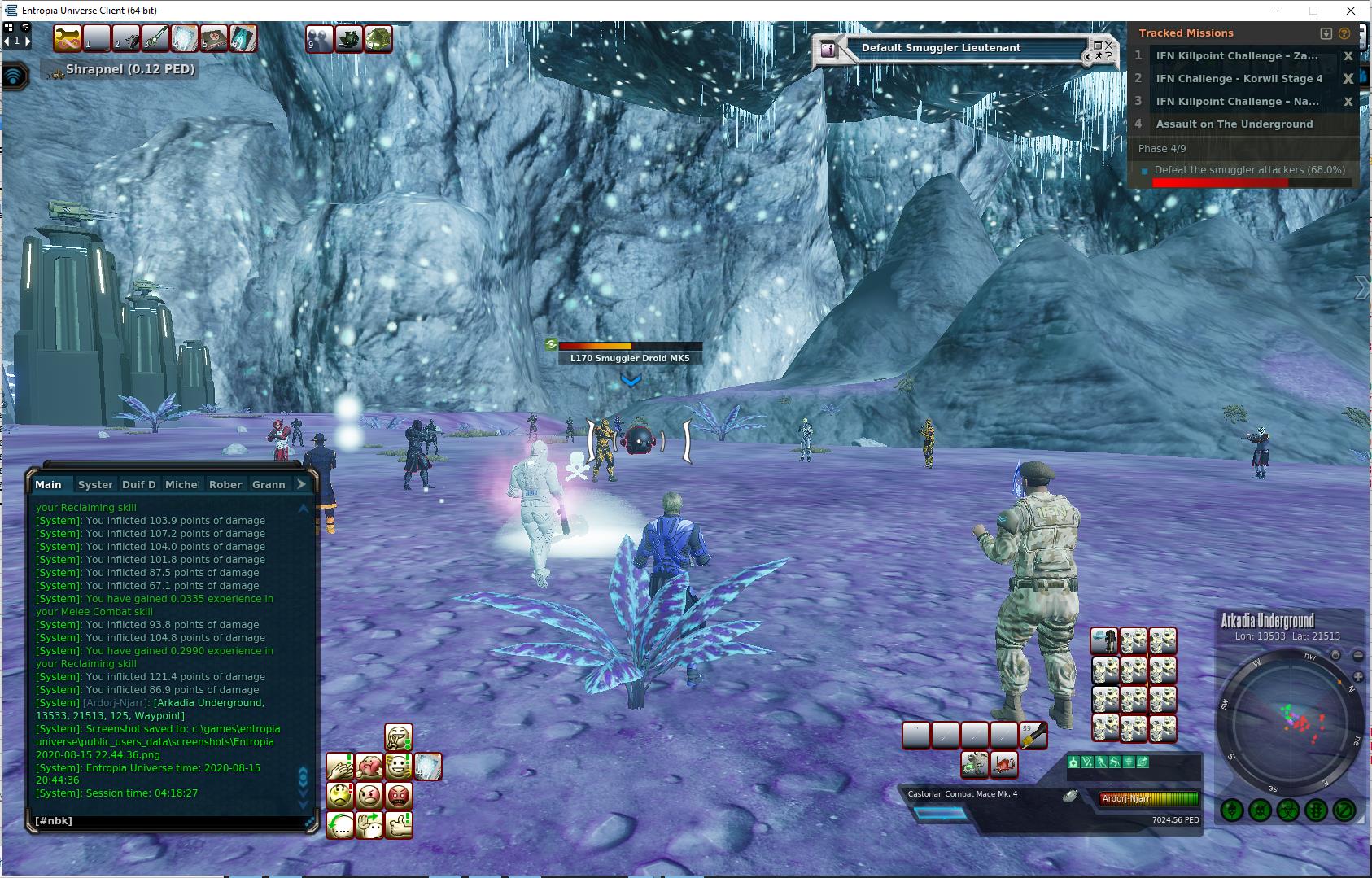Open the Main chat tab

click(x=48, y=484)
